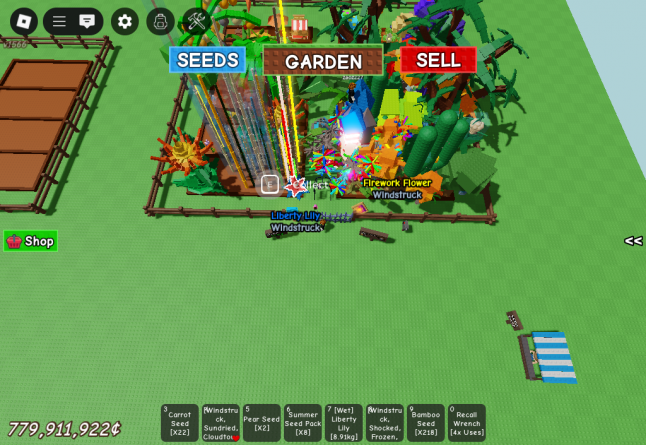Select the Summer Seed Pack slot

pos(303,423)
